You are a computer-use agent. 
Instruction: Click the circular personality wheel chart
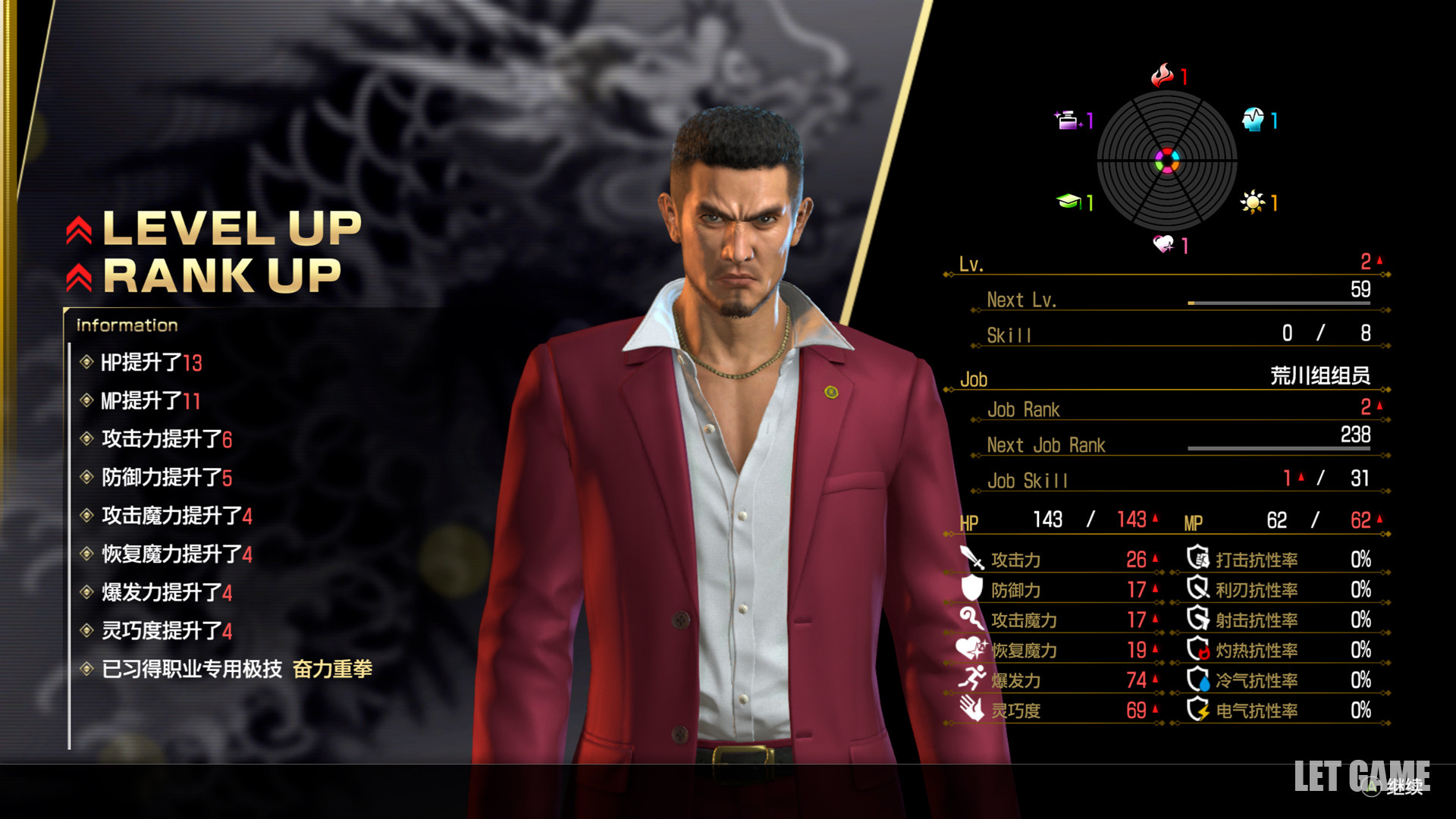[1166, 161]
